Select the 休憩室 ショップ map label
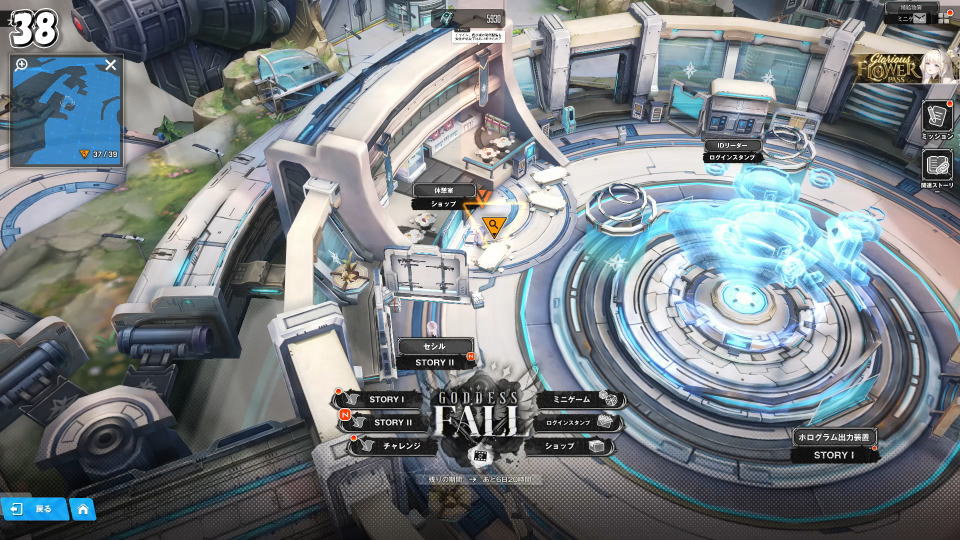Image resolution: width=960 pixels, height=540 pixels. click(x=443, y=197)
